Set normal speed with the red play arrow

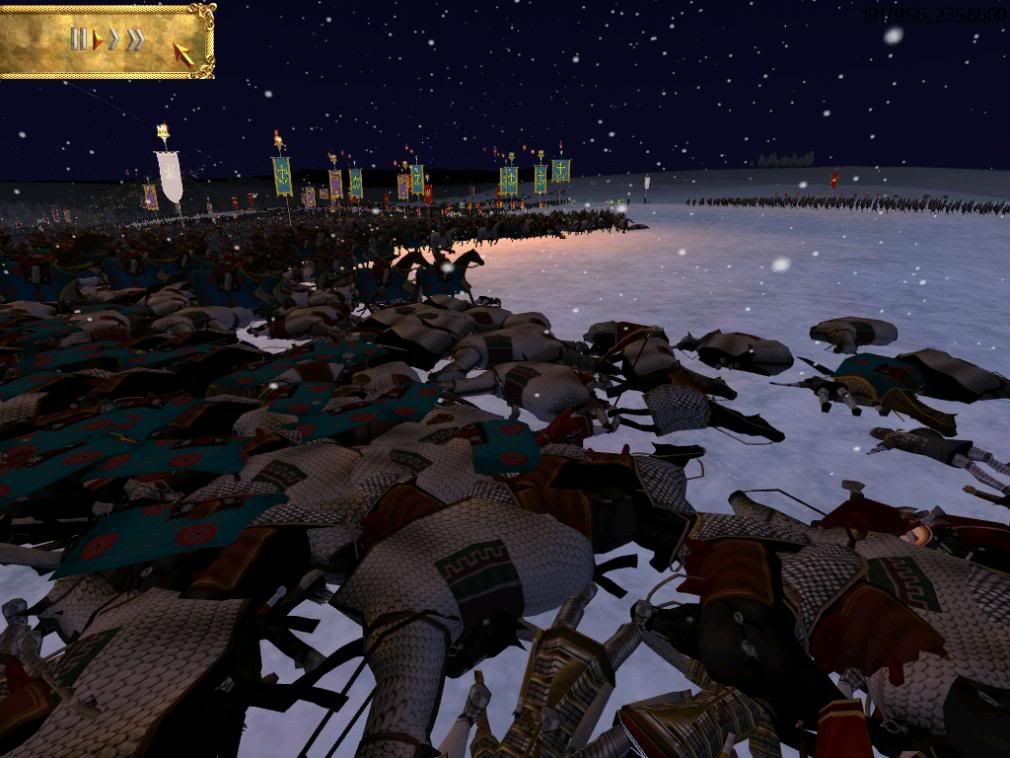[98, 41]
